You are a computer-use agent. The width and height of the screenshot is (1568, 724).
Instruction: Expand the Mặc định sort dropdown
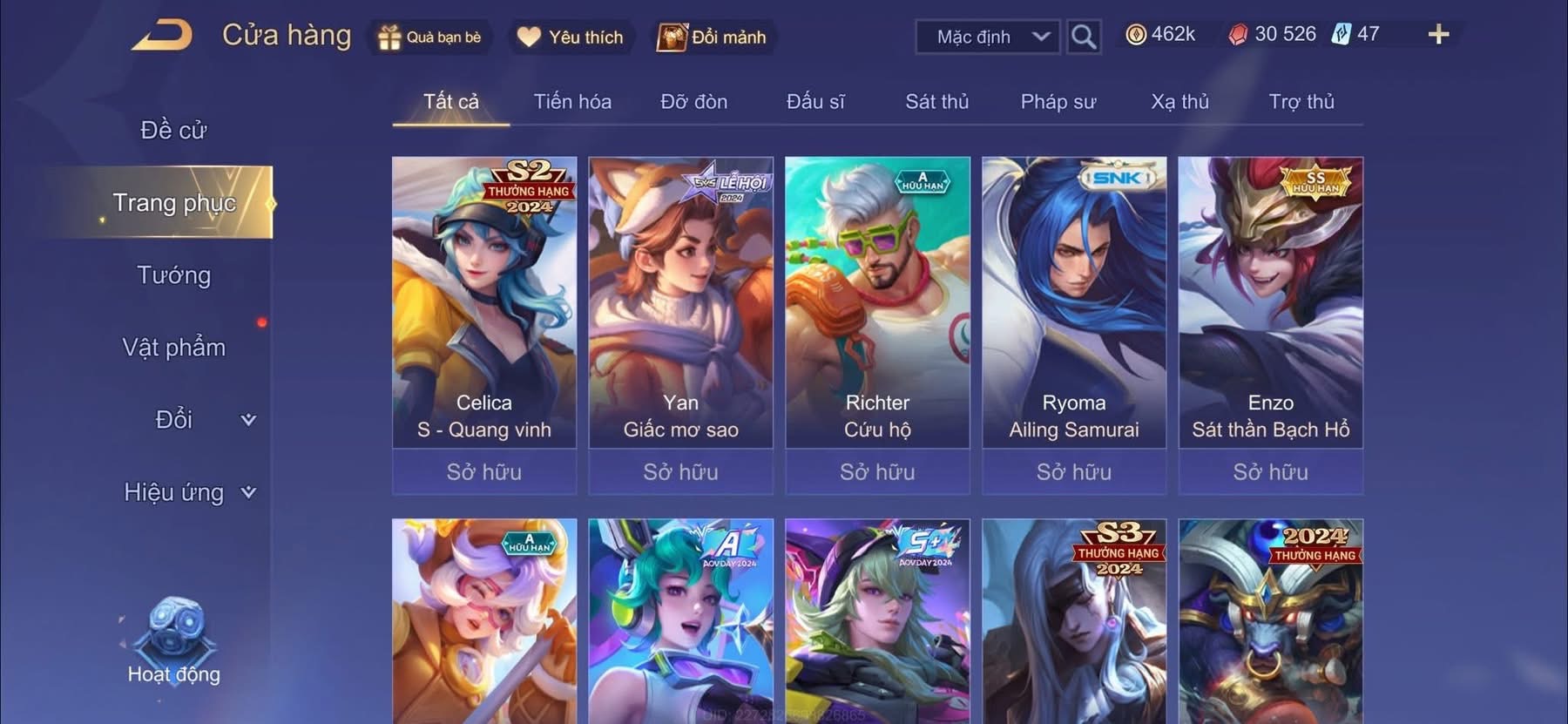(988, 37)
